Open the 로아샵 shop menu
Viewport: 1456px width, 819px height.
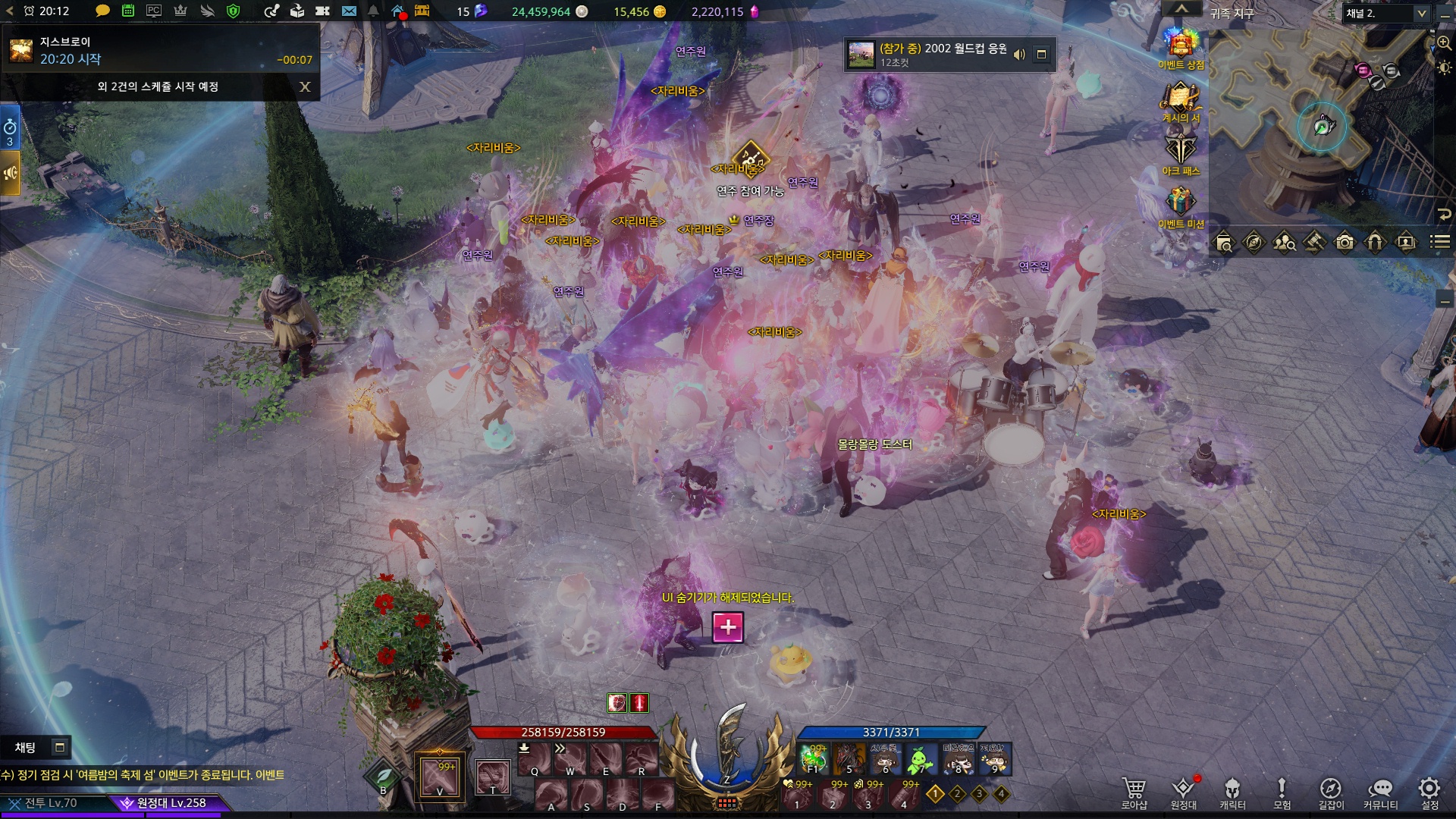(1134, 792)
